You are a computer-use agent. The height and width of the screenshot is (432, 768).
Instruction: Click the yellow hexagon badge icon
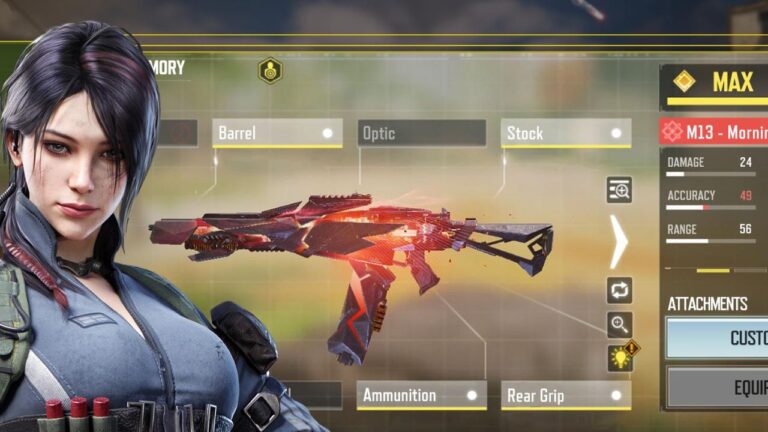coord(270,70)
